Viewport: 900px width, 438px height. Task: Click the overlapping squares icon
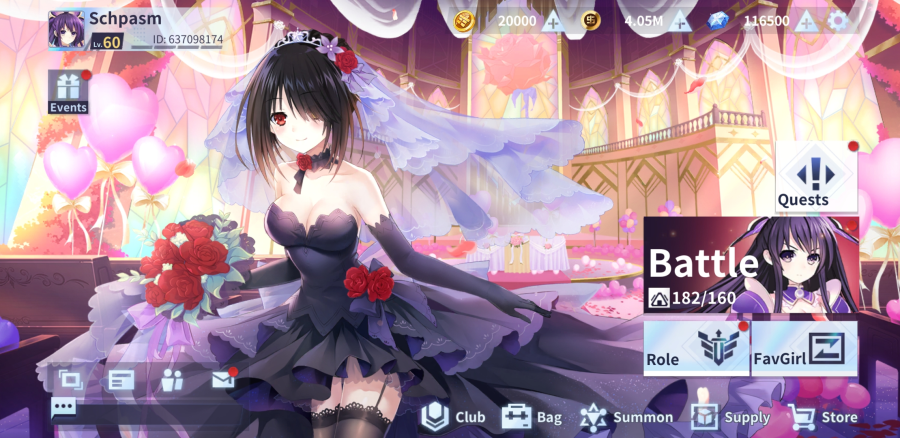click(x=70, y=379)
